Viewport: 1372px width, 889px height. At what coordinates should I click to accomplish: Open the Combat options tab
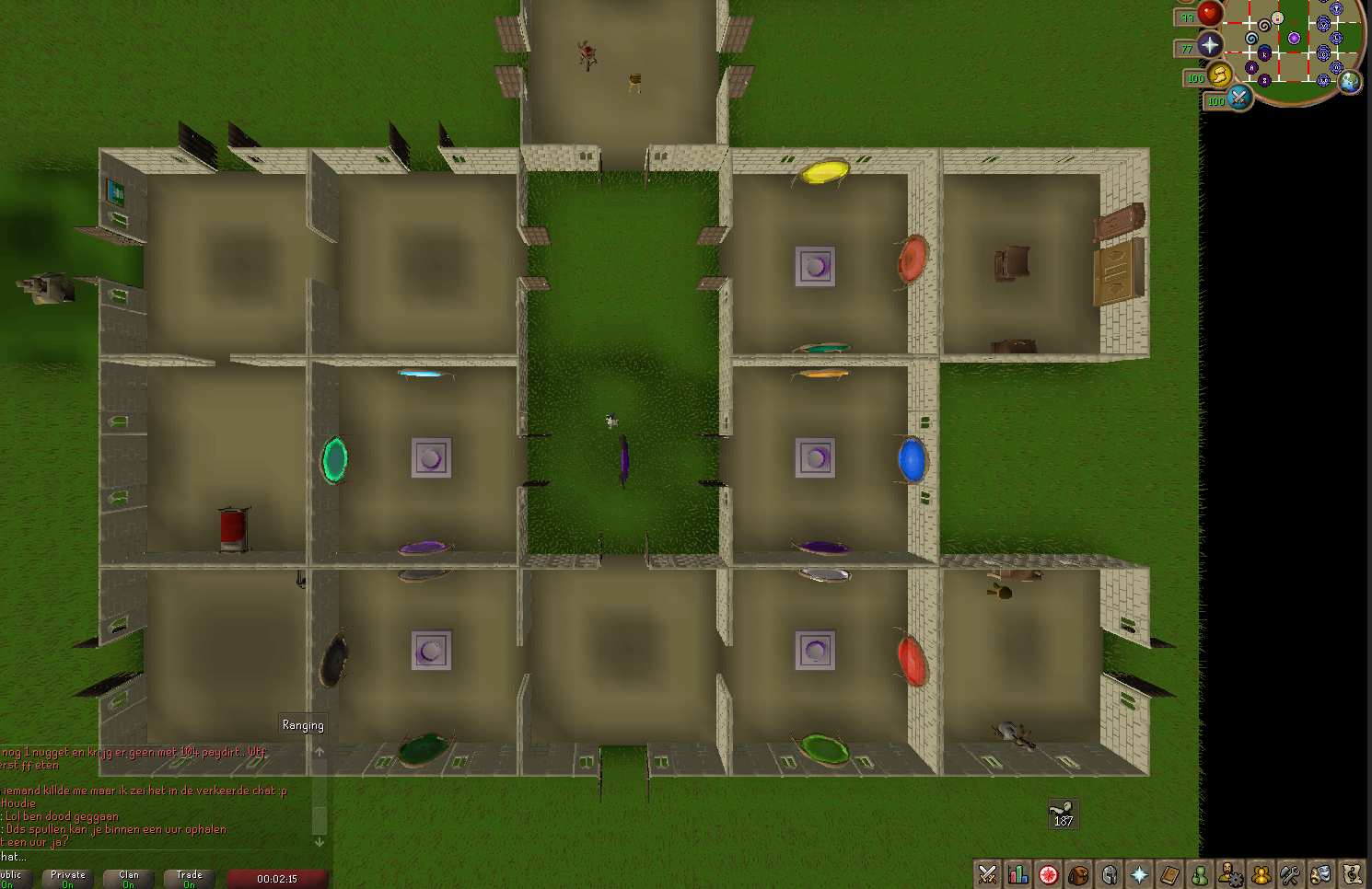click(x=987, y=874)
